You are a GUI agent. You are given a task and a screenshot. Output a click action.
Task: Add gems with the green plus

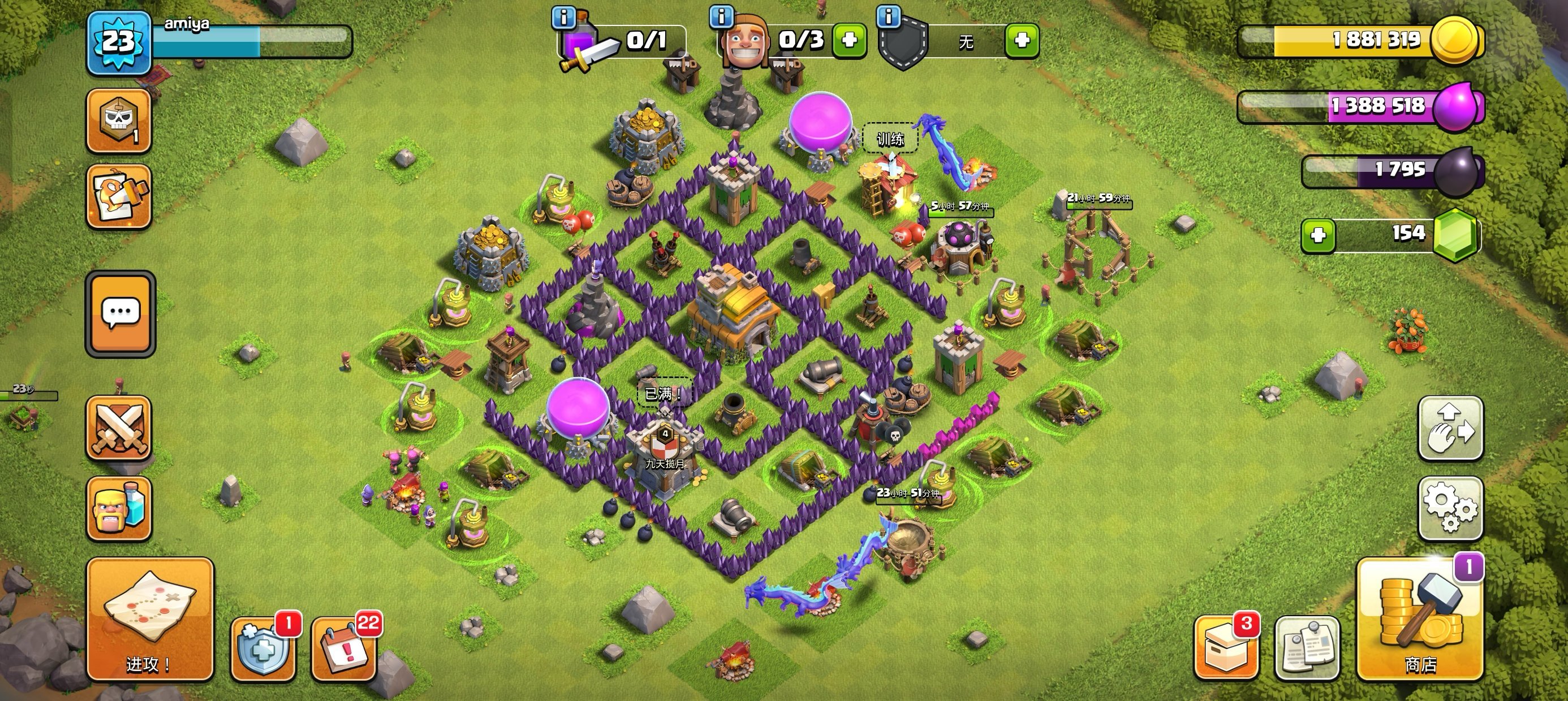(x=1318, y=235)
